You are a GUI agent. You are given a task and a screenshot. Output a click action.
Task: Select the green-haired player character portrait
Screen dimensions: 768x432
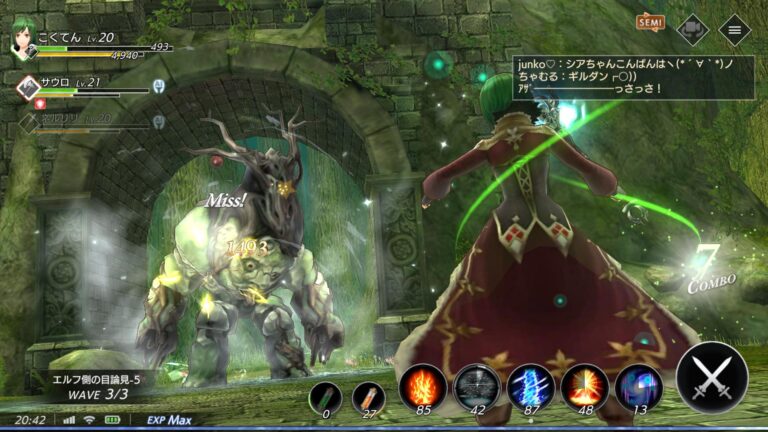[22, 41]
